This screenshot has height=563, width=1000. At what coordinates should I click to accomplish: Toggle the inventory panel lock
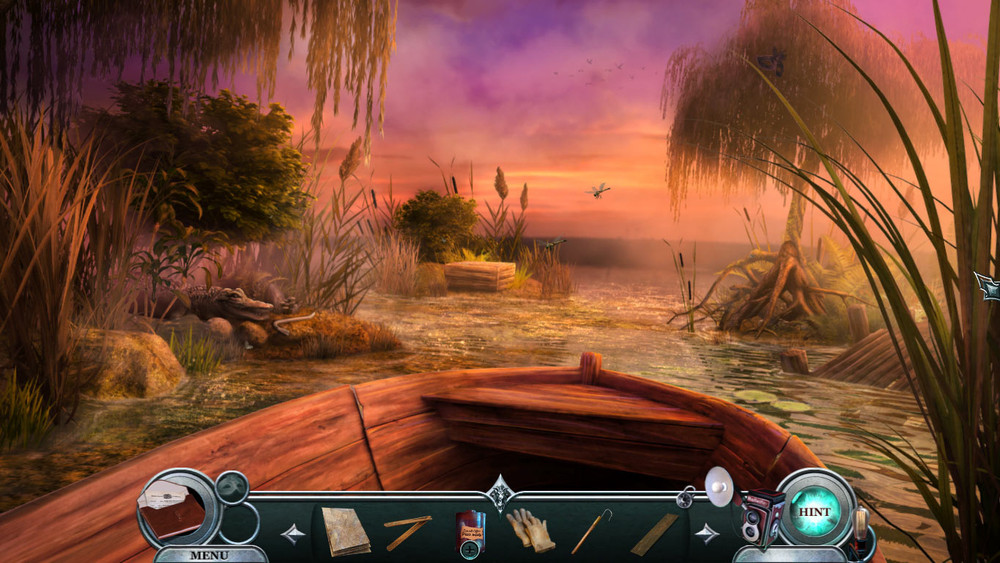click(x=686, y=494)
